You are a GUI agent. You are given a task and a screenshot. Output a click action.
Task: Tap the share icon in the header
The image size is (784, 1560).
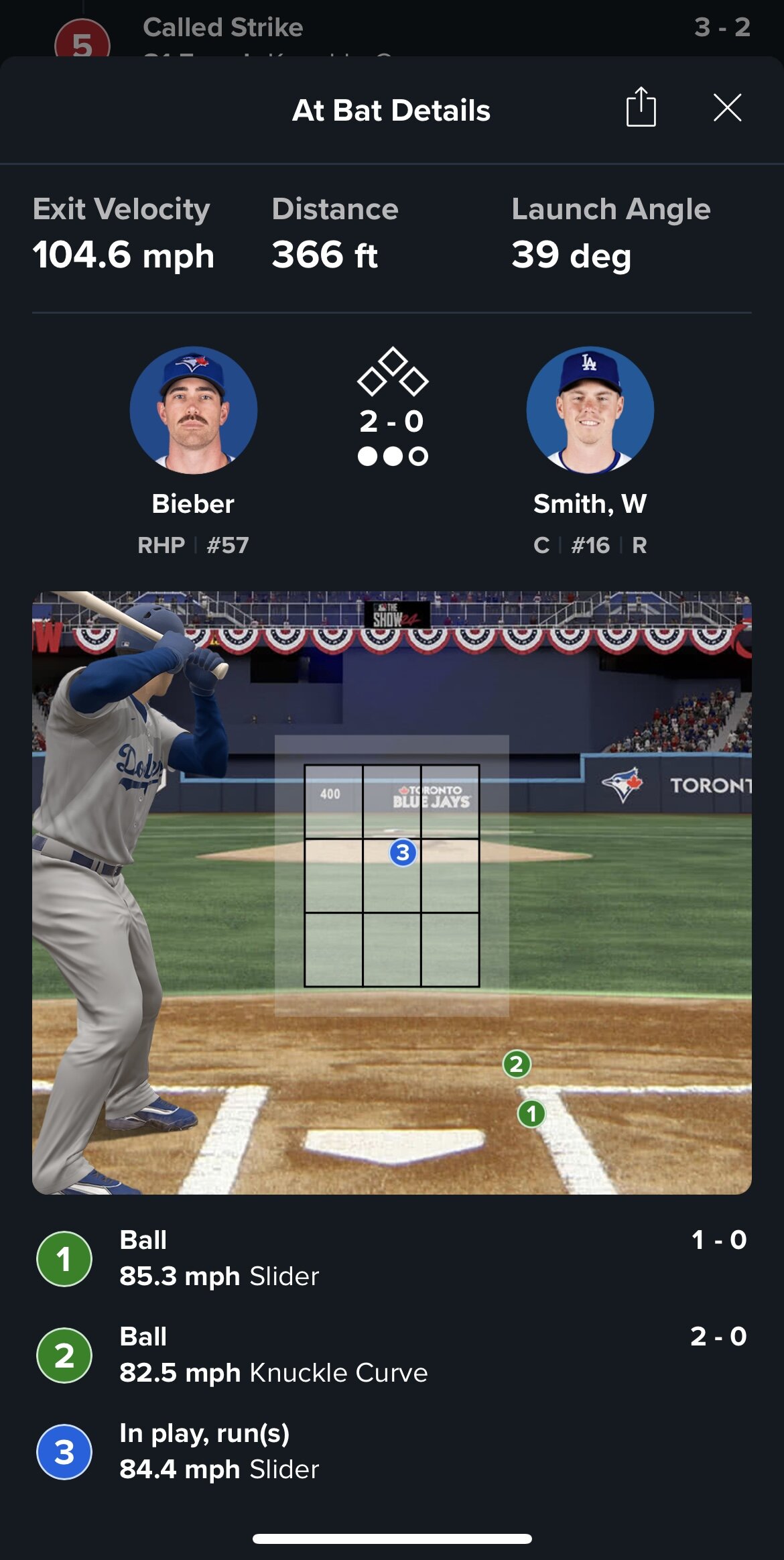pyautogui.click(x=641, y=107)
